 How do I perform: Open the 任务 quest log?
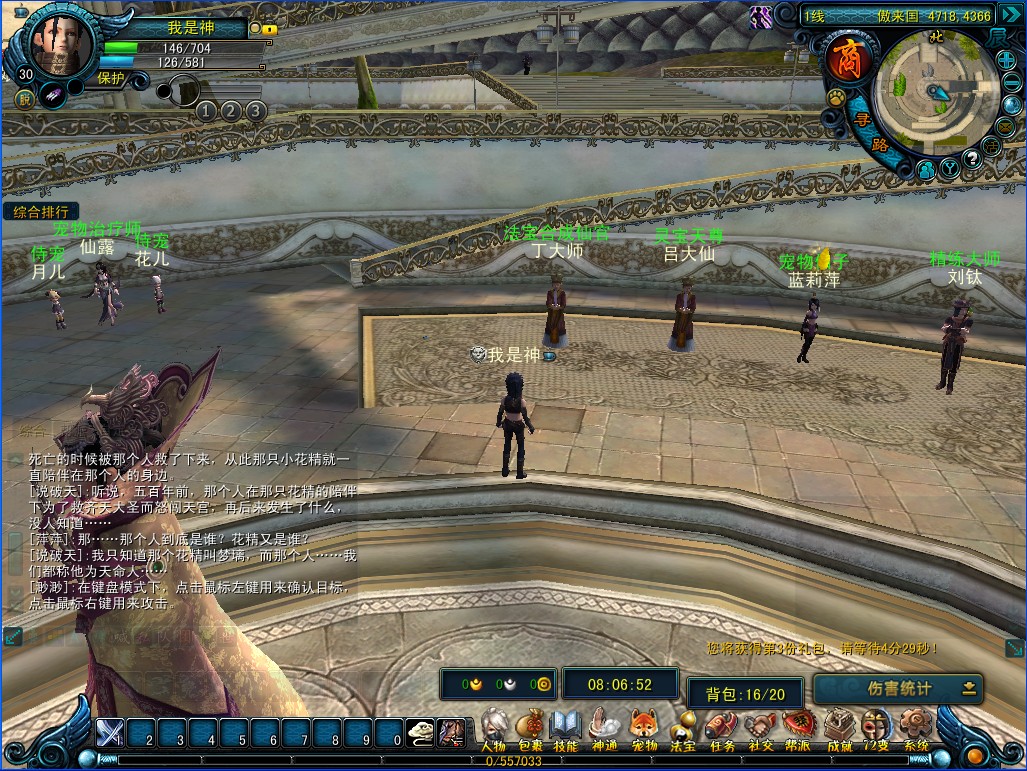click(x=720, y=726)
